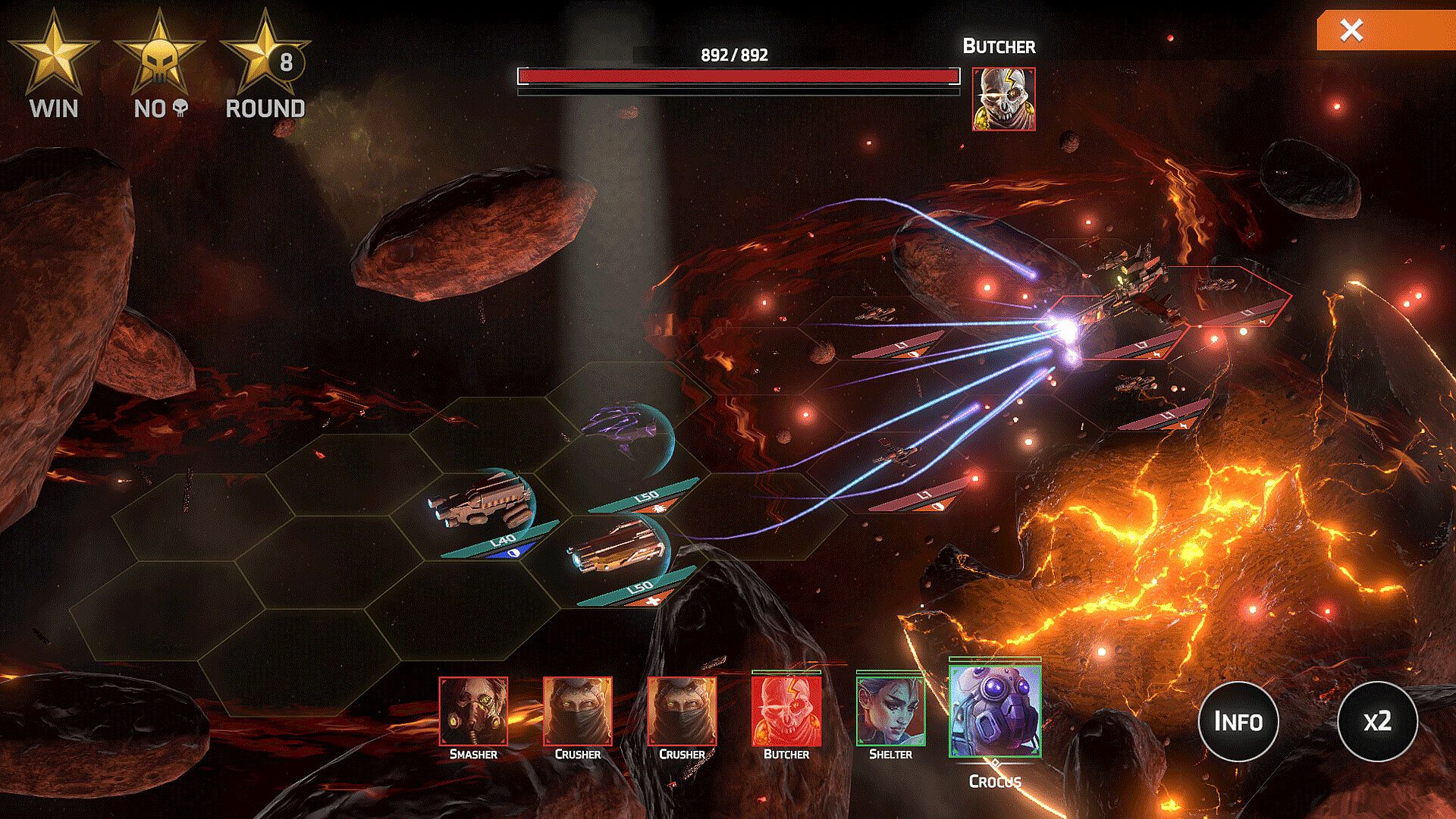Screen dimensions: 1456x819
Task: Select the Shelter portrait in turn order
Action: click(x=890, y=711)
